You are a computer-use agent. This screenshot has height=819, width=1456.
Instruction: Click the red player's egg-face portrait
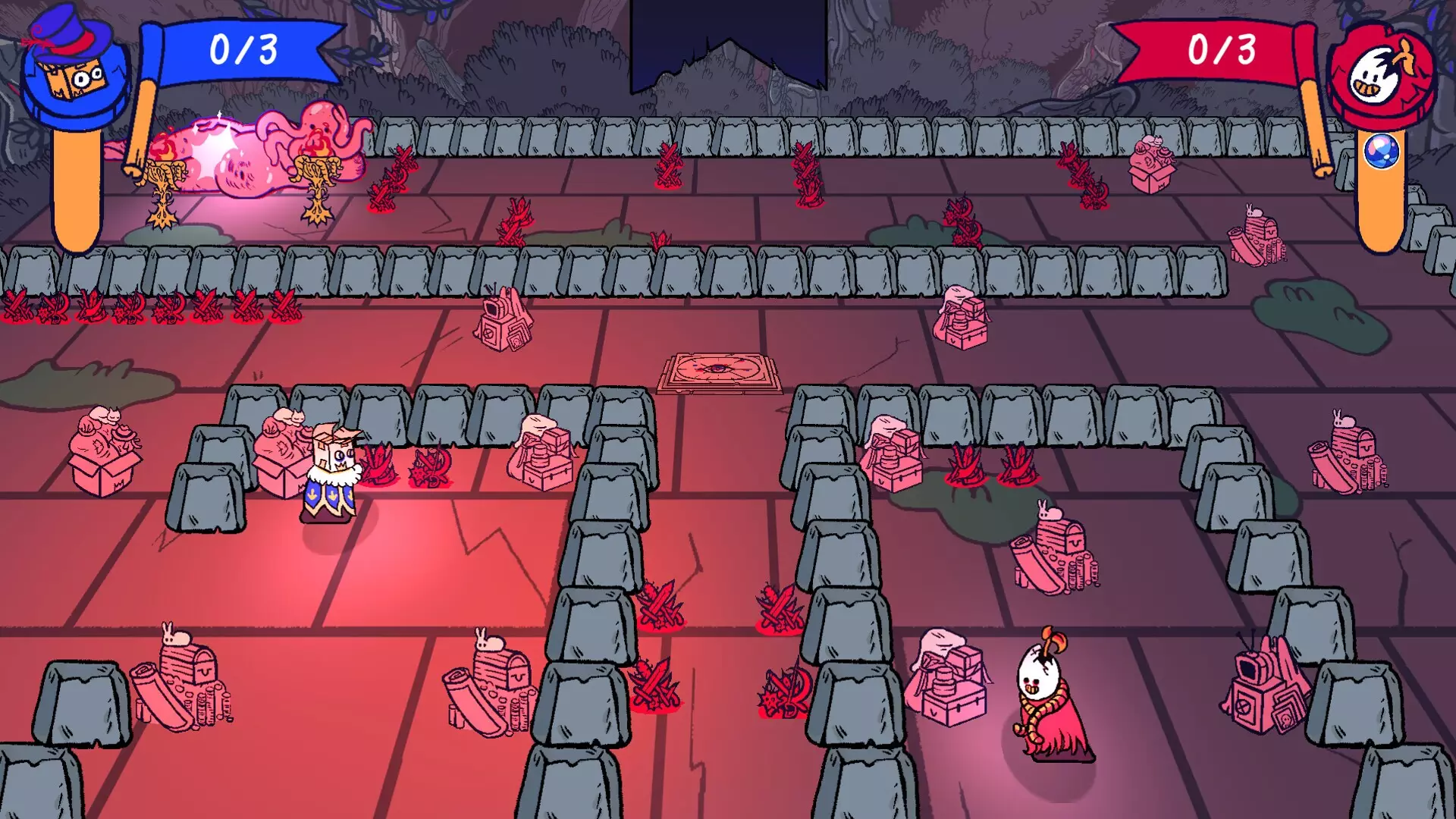tap(1382, 74)
